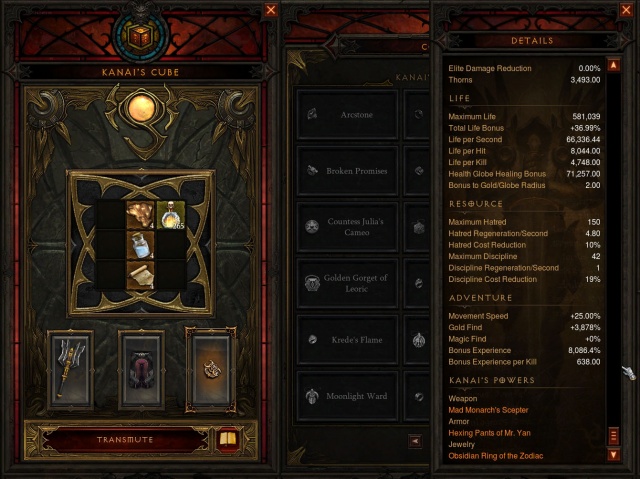Select Moonlight Ward from the list
640x479 pixels.
(x=347, y=396)
